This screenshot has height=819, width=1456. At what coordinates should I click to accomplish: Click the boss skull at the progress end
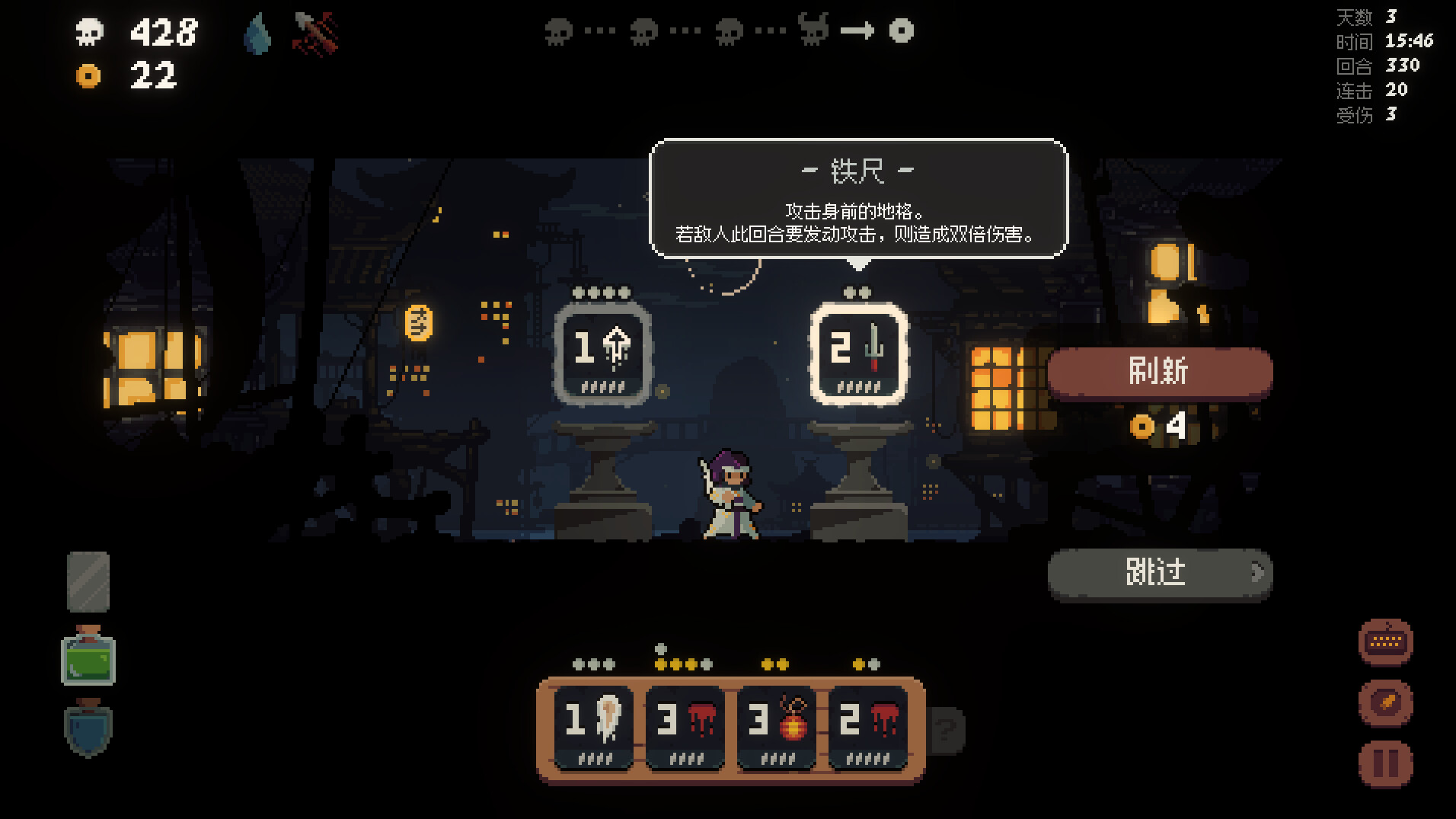902,32
